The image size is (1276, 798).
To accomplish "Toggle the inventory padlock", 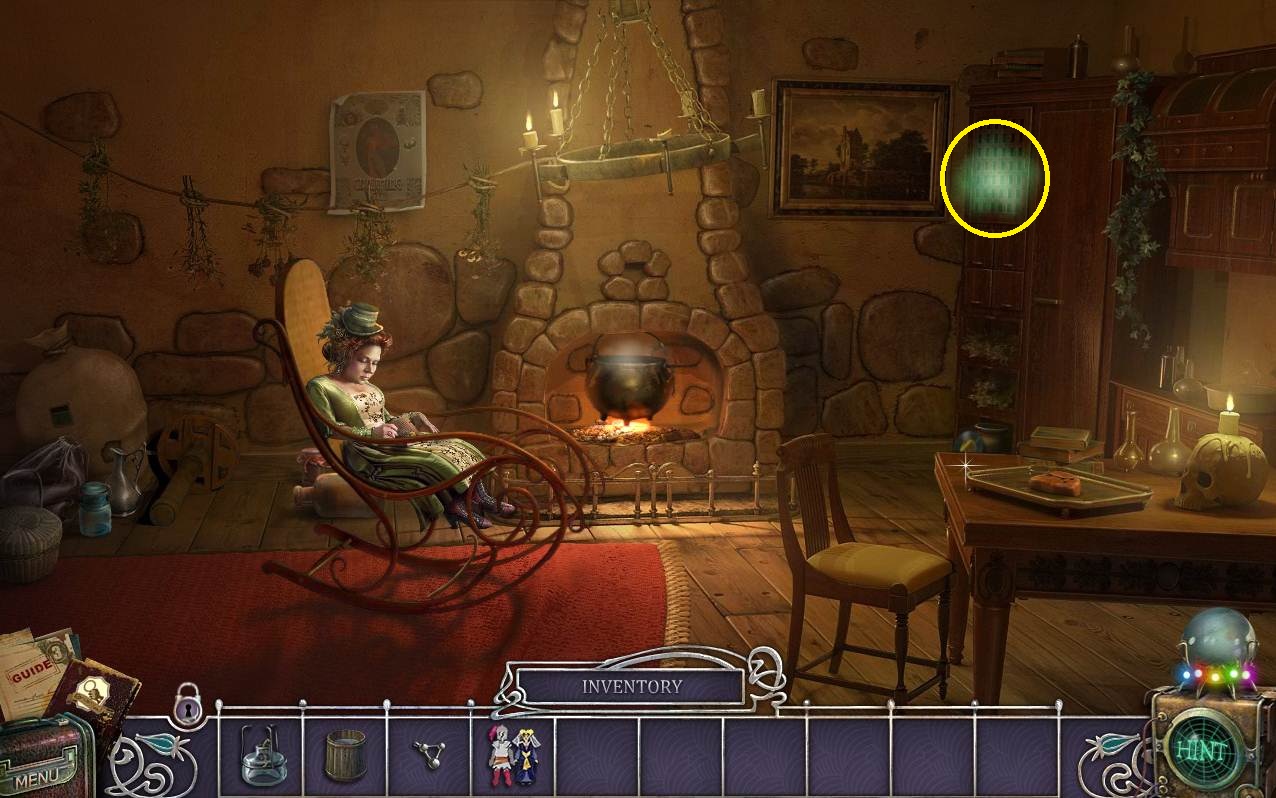I will [x=187, y=702].
